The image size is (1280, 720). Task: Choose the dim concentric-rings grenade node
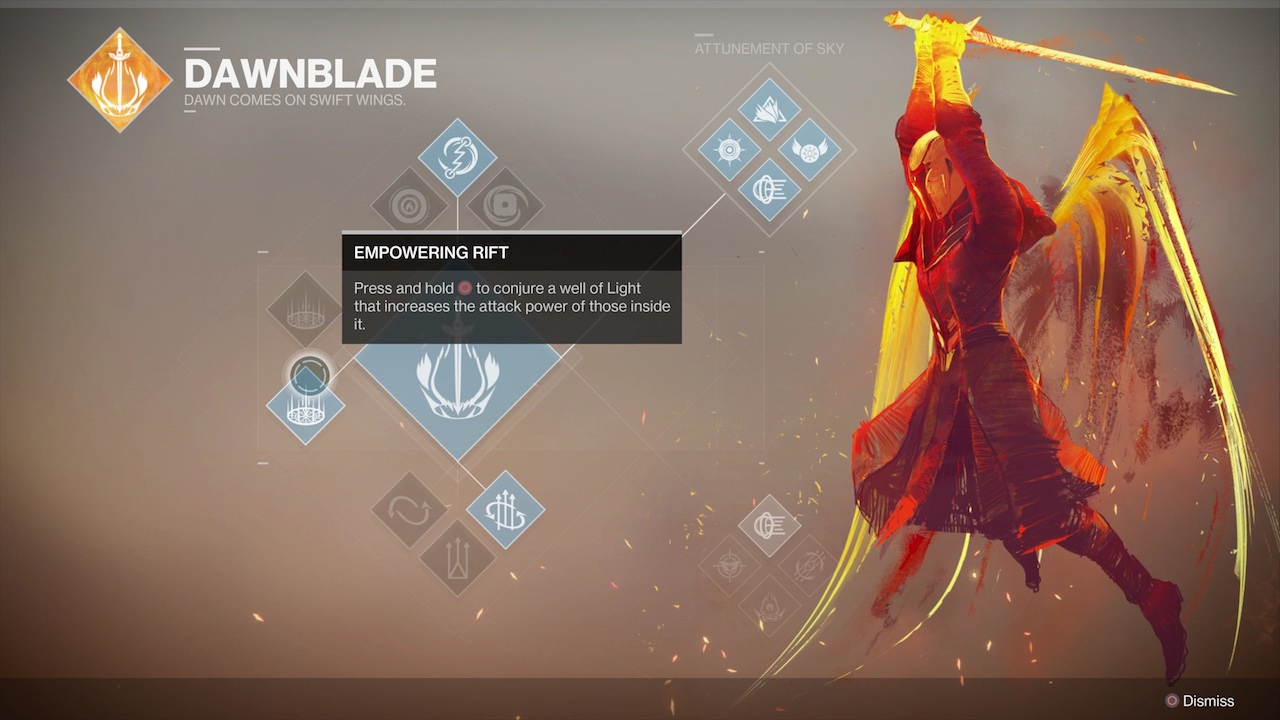409,206
